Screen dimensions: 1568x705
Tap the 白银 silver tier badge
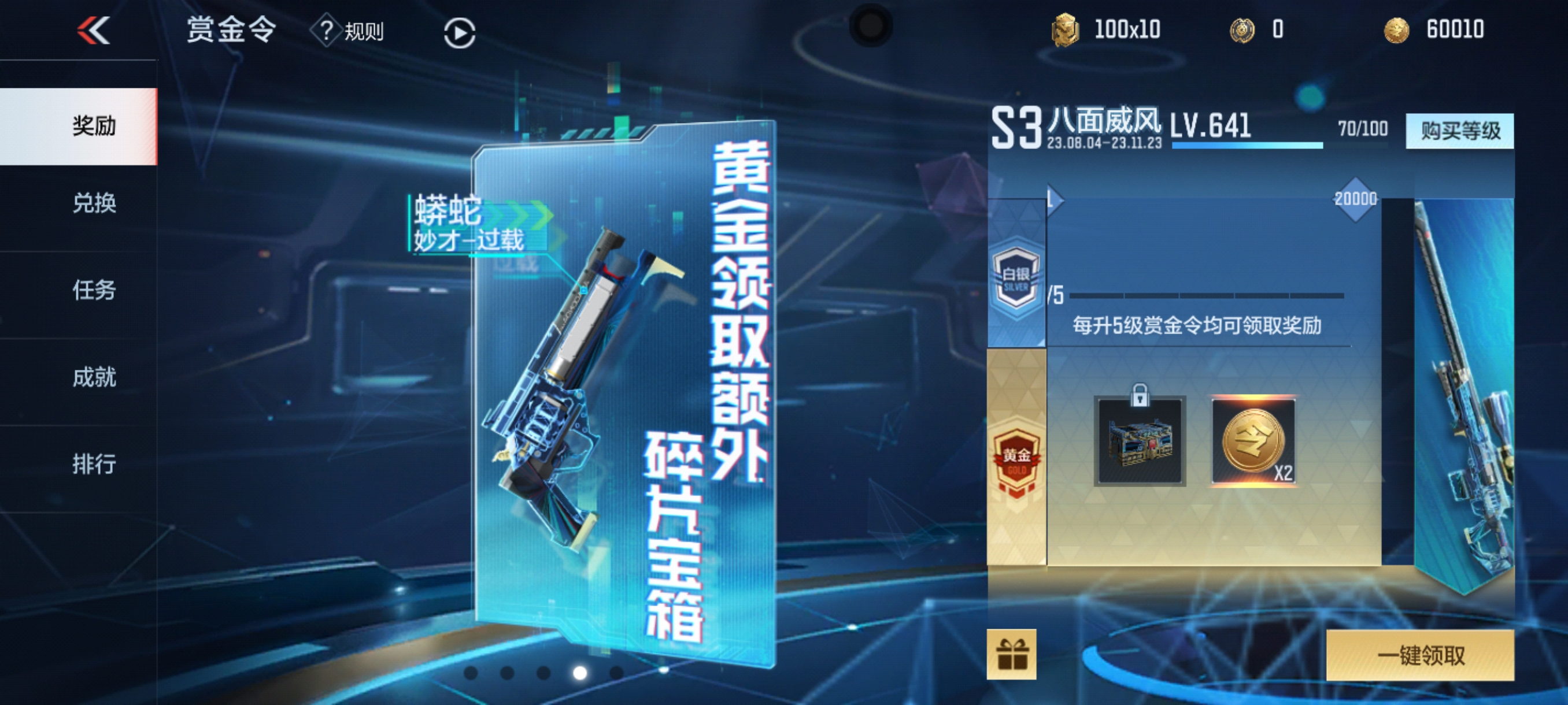(x=1015, y=277)
